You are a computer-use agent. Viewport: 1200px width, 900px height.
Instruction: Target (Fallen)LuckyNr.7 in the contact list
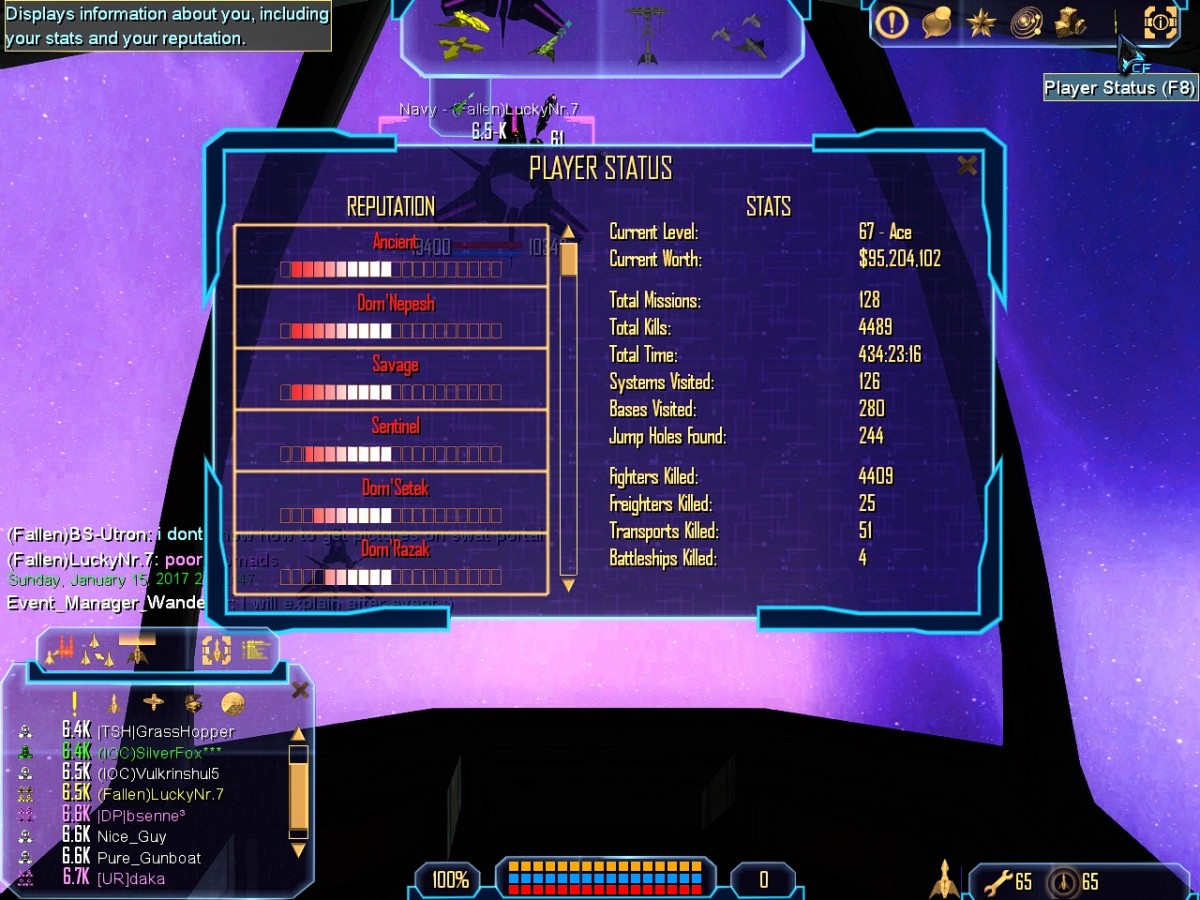160,795
